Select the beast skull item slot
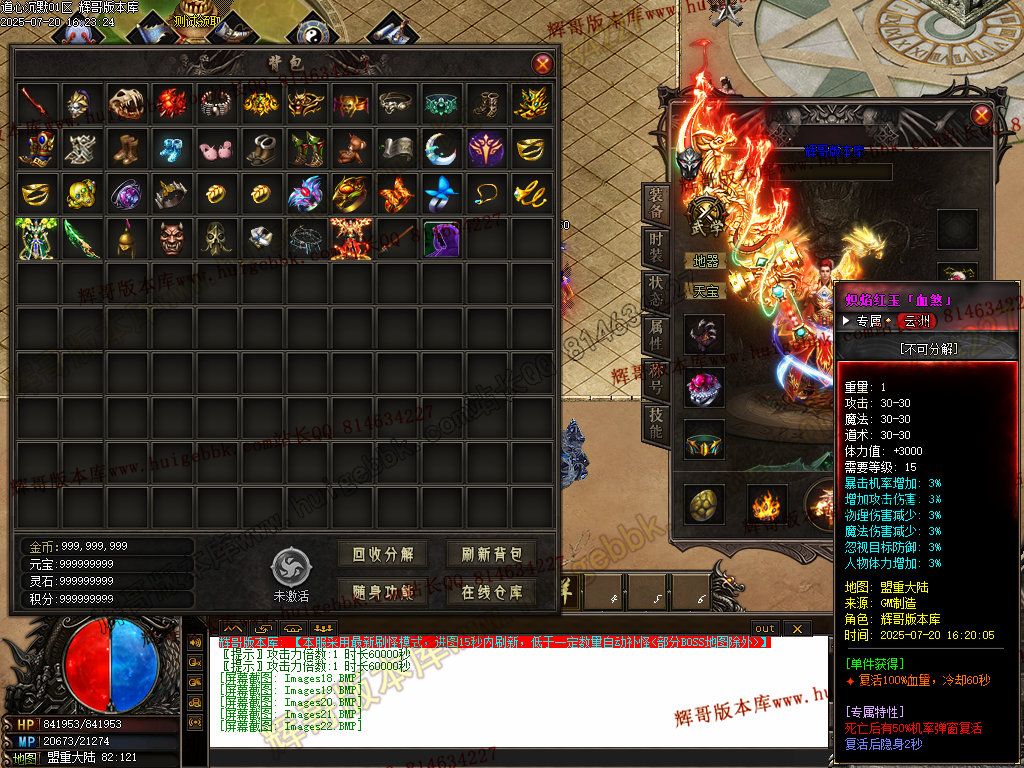Viewport: 1024px width, 768px height. (126, 101)
